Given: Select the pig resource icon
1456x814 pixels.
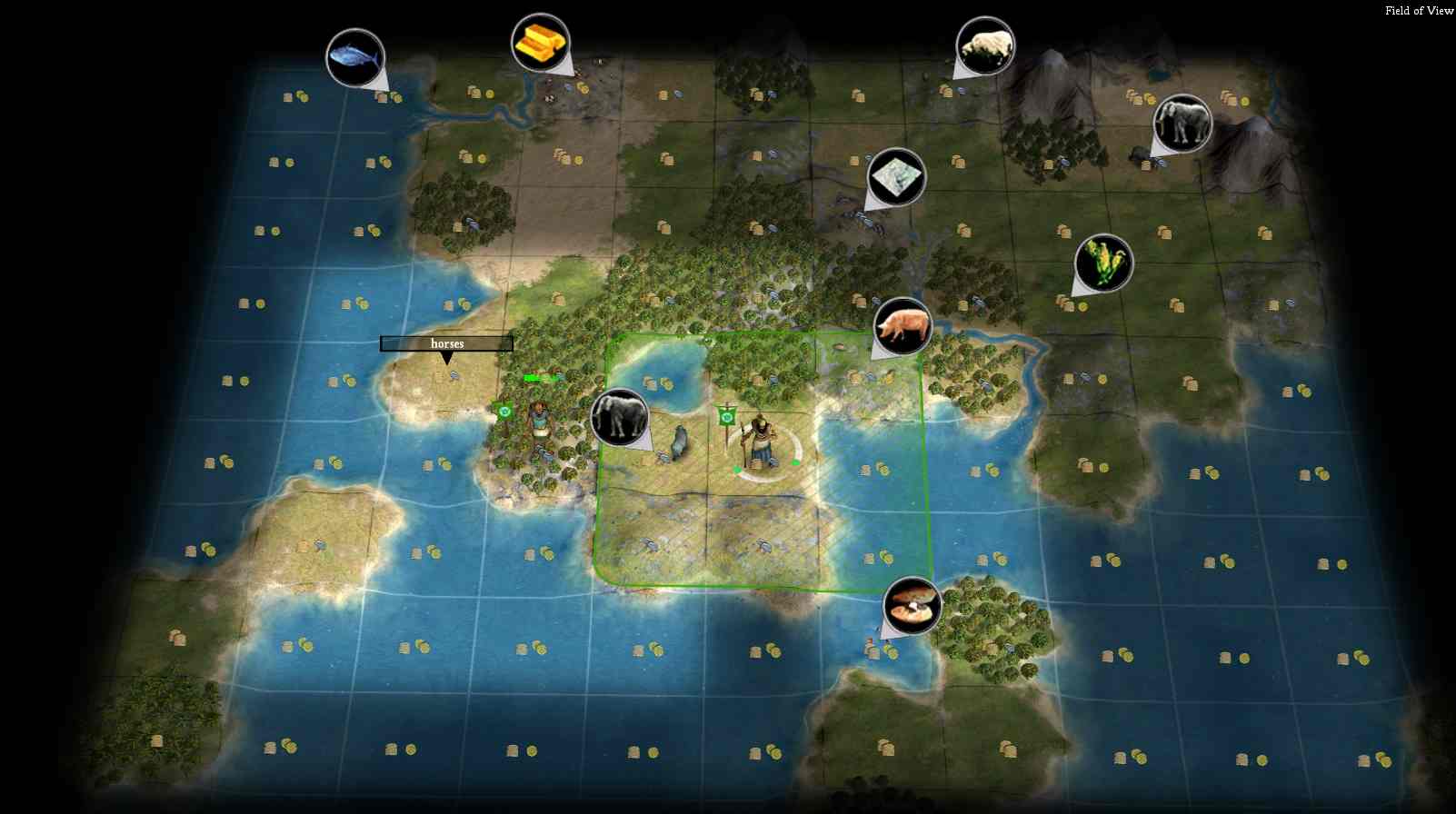Looking at the screenshot, I should click(x=902, y=326).
